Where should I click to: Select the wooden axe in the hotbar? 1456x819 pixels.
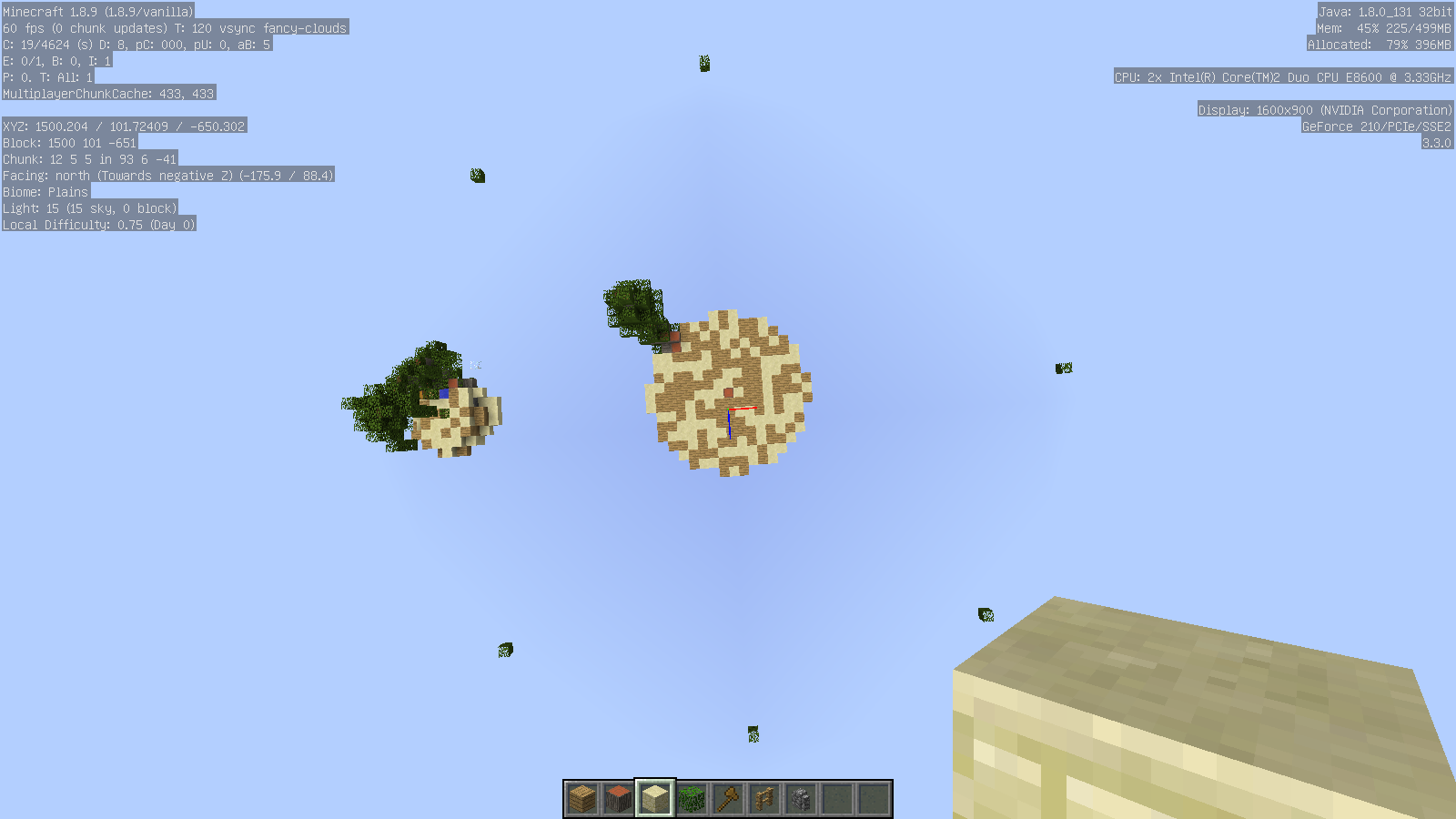(x=728, y=799)
